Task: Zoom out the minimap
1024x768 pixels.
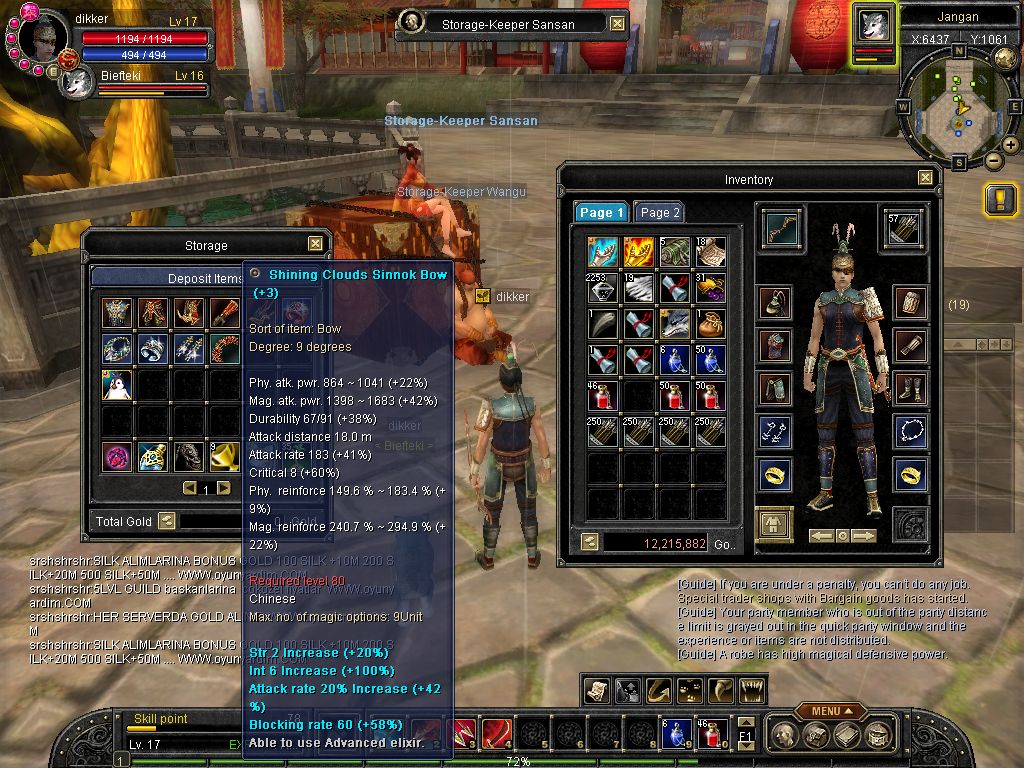Action: [993, 160]
